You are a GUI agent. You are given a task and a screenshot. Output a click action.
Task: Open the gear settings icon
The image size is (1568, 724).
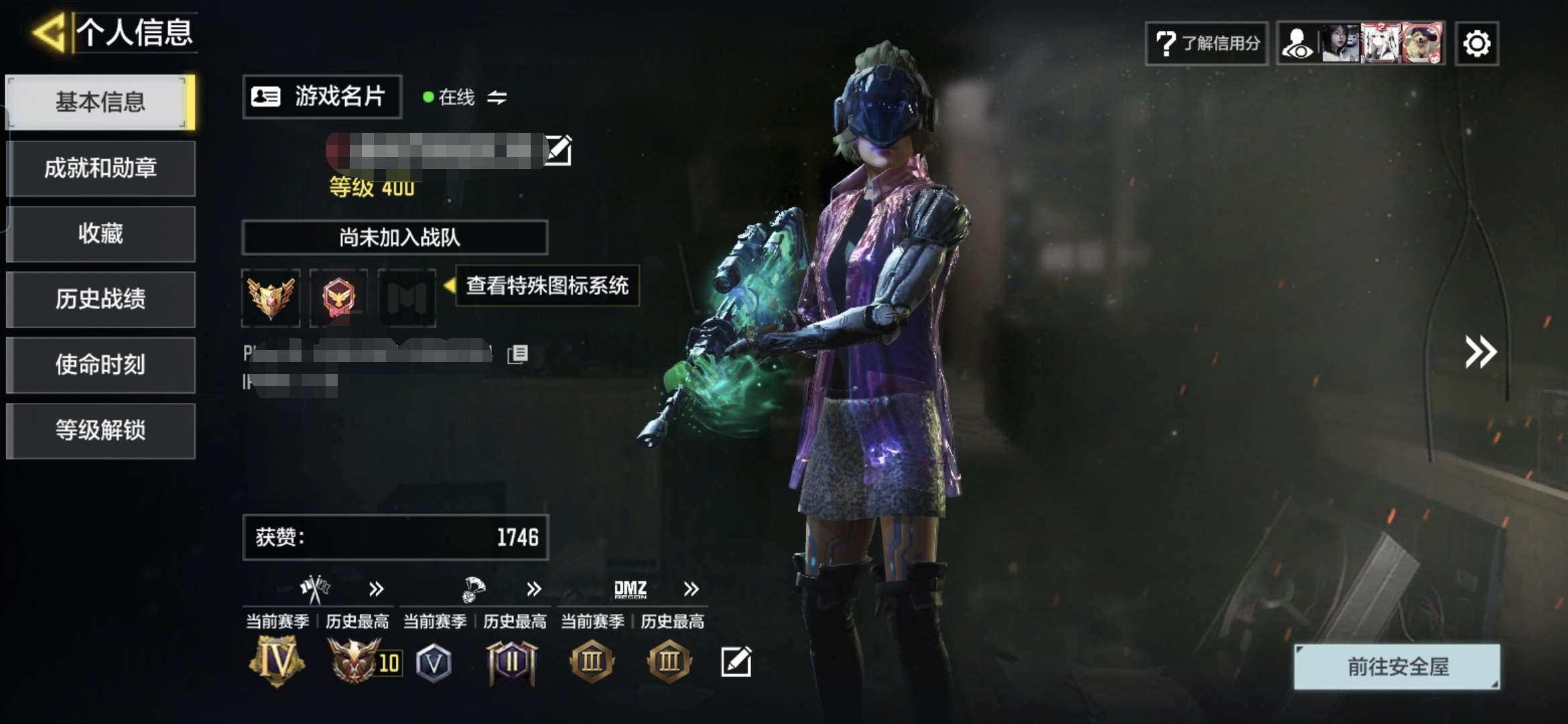[1477, 44]
